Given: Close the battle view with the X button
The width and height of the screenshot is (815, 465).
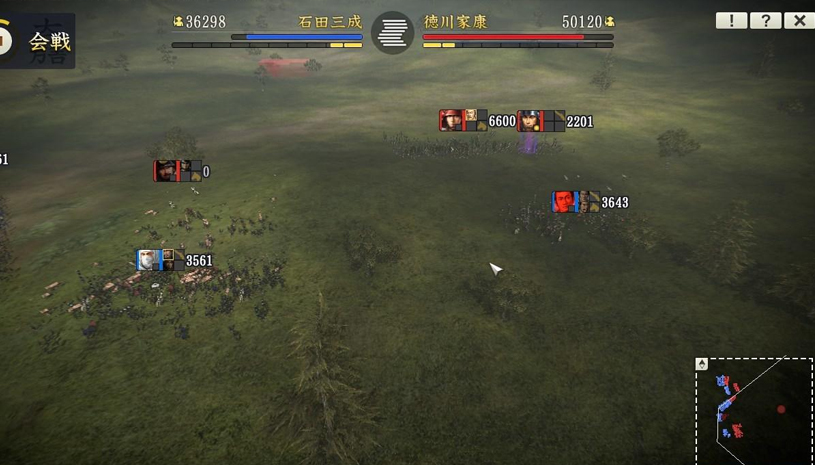Looking at the screenshot, I should (x=798, y=20).
